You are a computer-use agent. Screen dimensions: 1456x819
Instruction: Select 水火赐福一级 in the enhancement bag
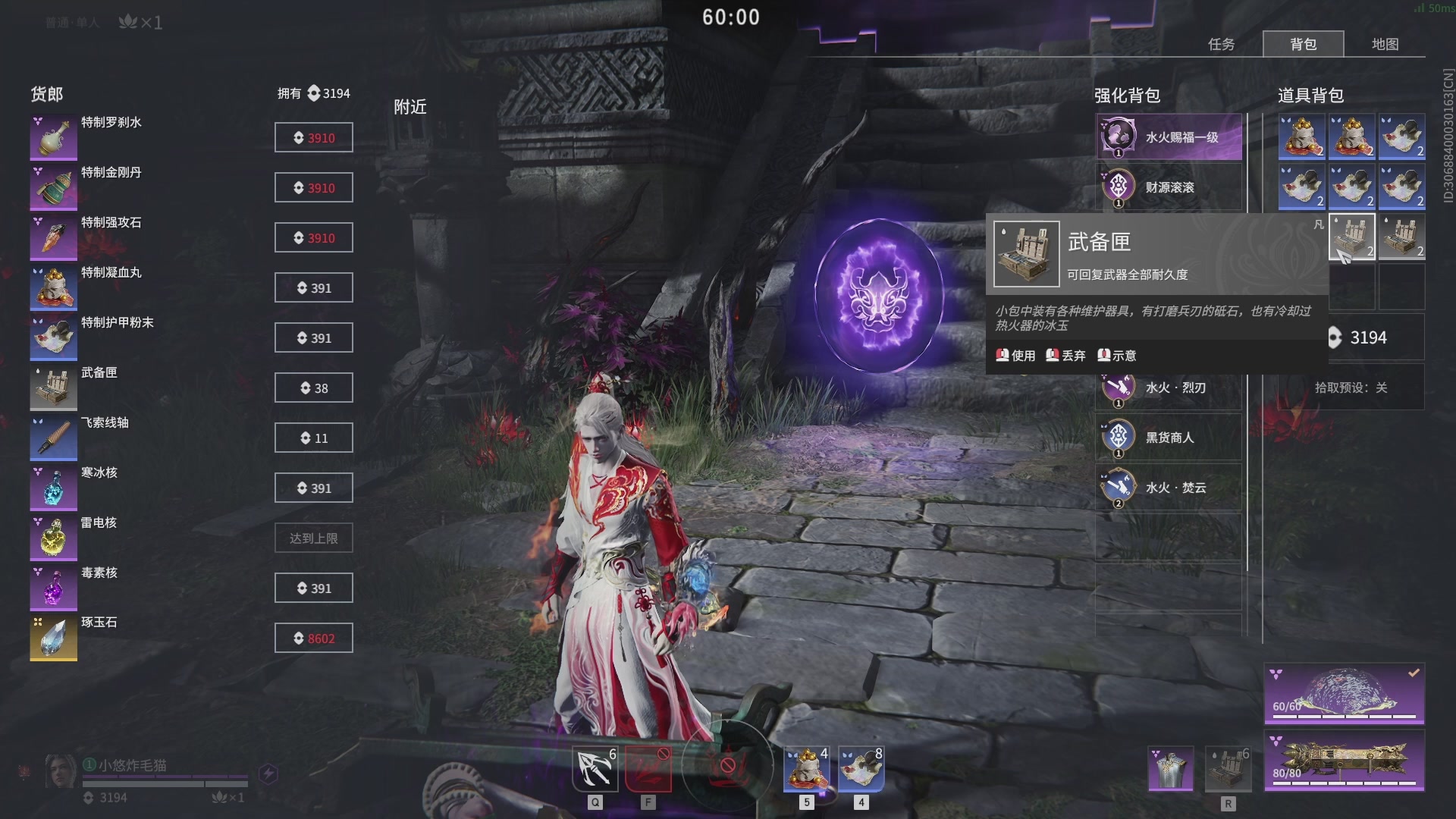(x=1169, y=137)
